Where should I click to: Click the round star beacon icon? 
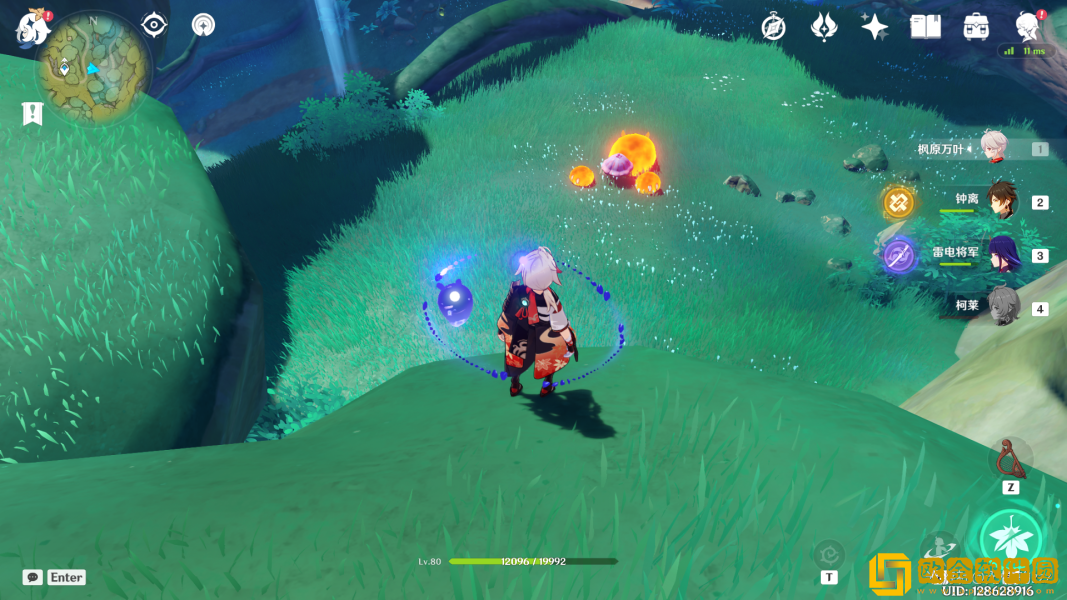click(x=204, y=24)
